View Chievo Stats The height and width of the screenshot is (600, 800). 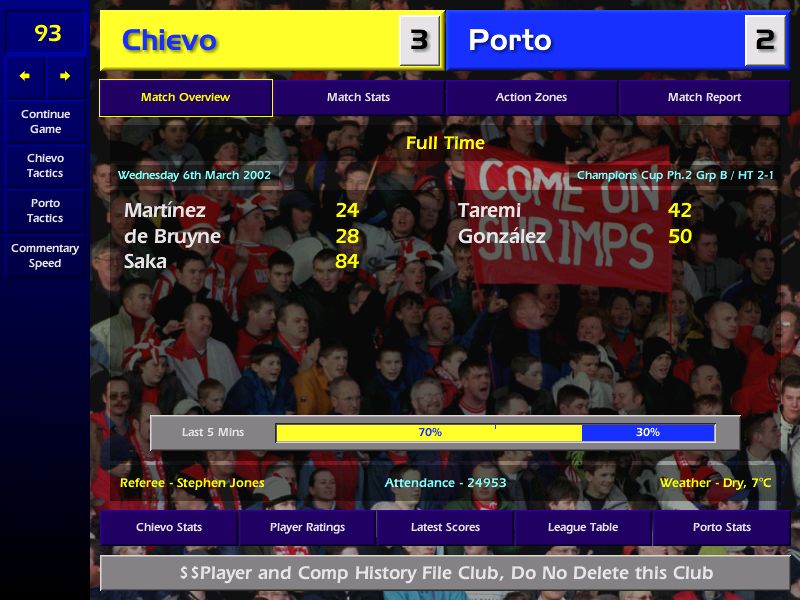click(169, 527)
